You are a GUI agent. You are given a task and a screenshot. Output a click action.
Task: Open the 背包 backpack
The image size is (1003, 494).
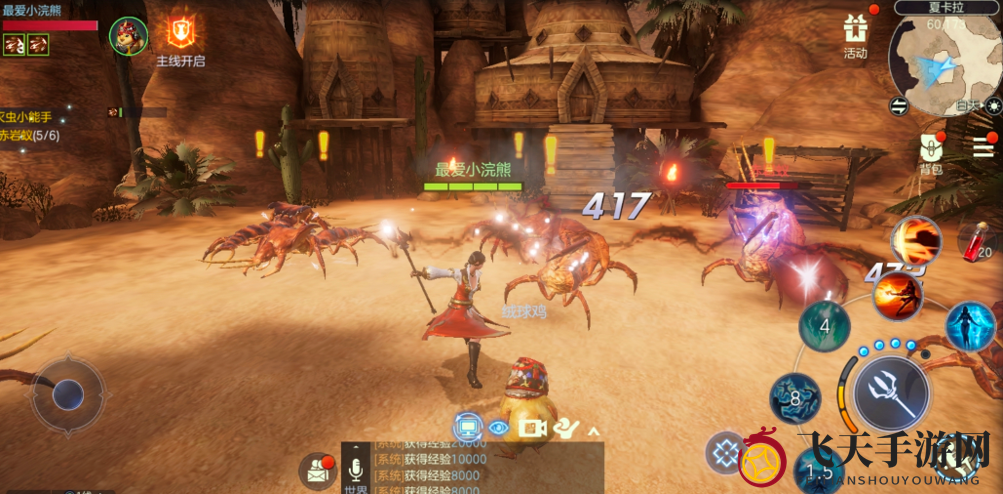pyautogui.click(x=931, y=152)
